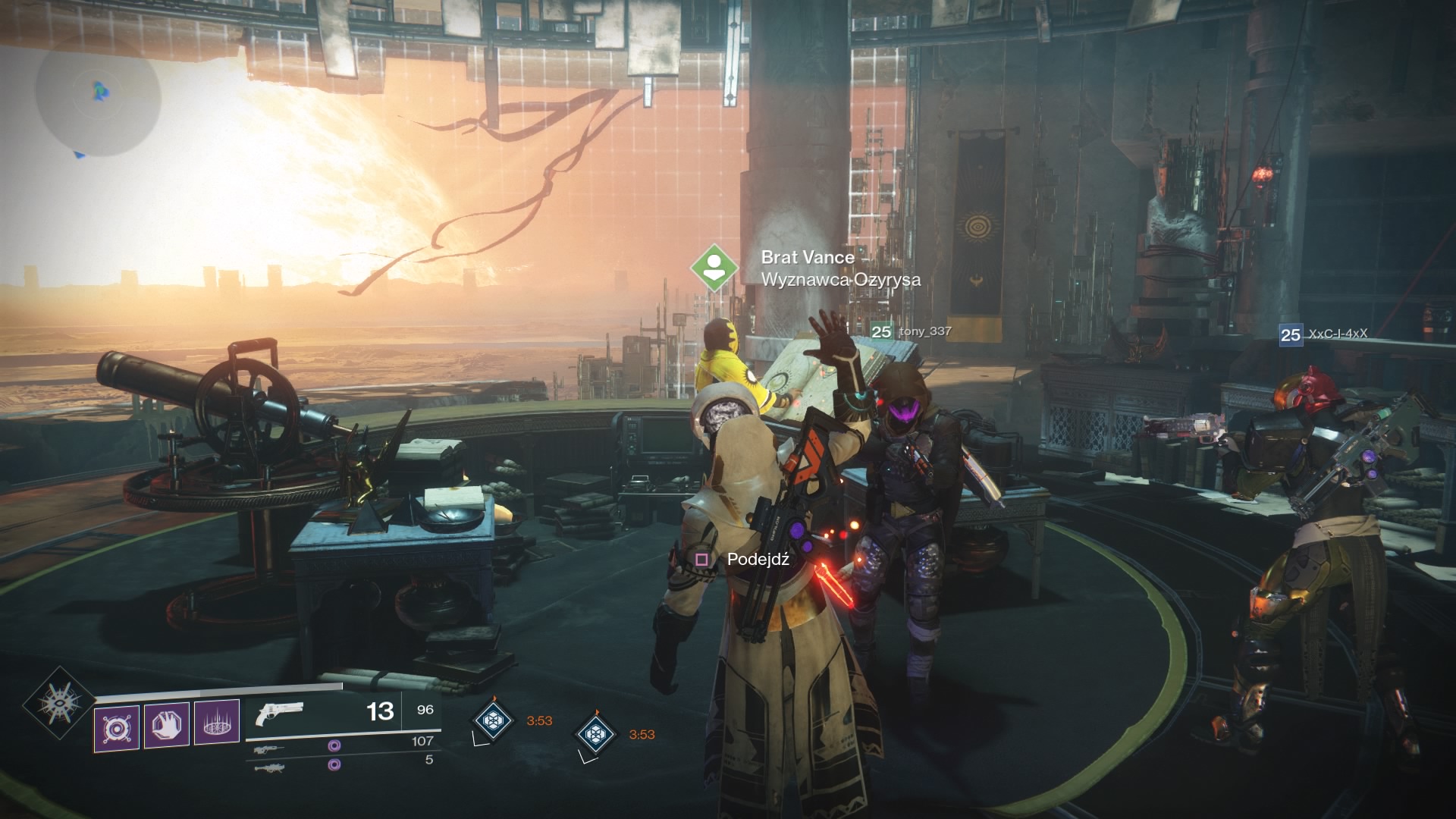1456x819 pixels.
Task: Select the XxC-I-4xX player nameplate
Action: [x=1324, y=334]
